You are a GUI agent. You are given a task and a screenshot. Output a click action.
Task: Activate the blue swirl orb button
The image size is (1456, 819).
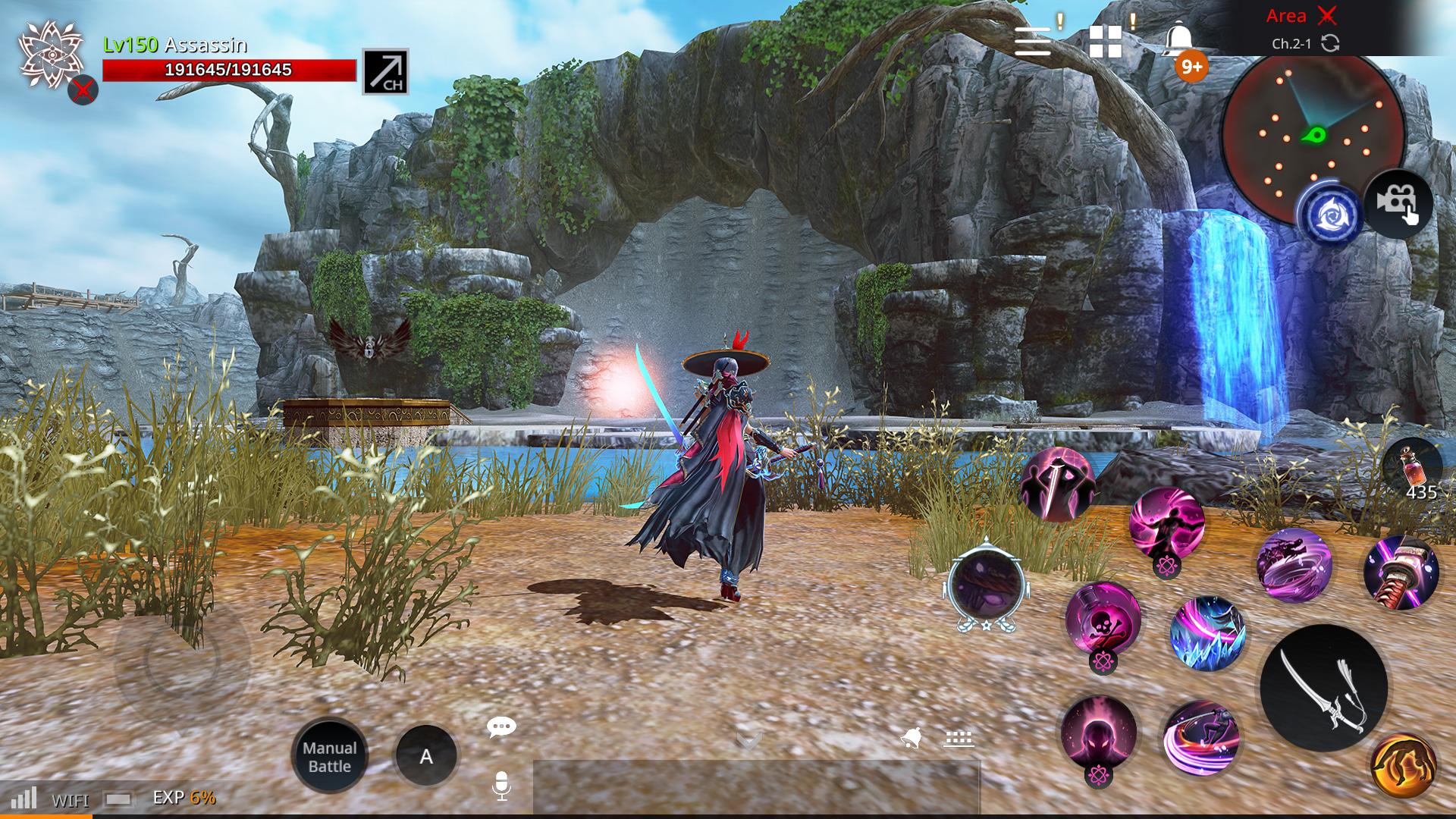[1329, 215]
